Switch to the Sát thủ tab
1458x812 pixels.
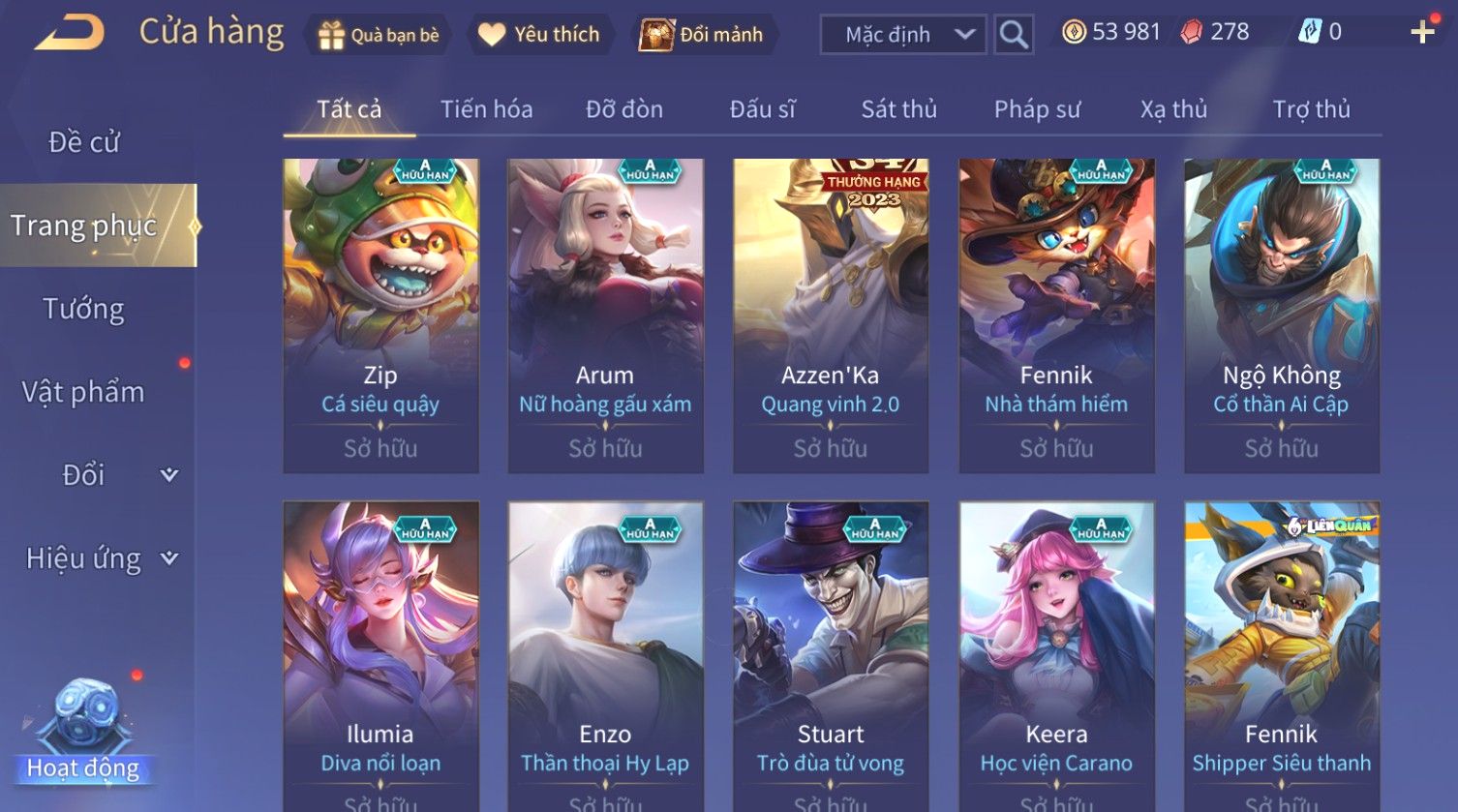898,109
